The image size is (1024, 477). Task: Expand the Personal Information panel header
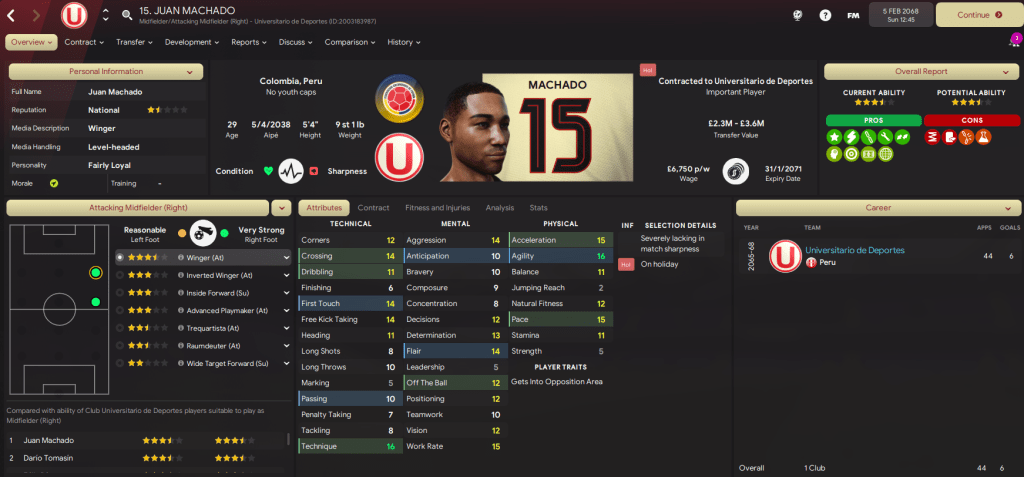pyautogui.click(x=106, y=71)
